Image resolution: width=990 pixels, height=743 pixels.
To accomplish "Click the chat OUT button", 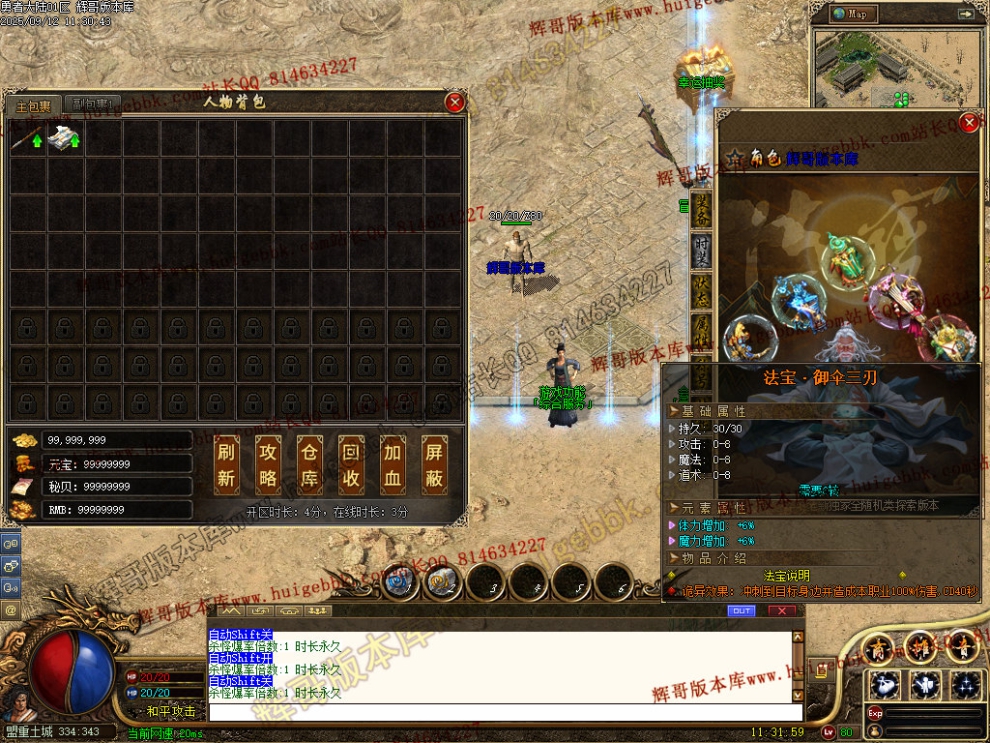I will (741, 610).
